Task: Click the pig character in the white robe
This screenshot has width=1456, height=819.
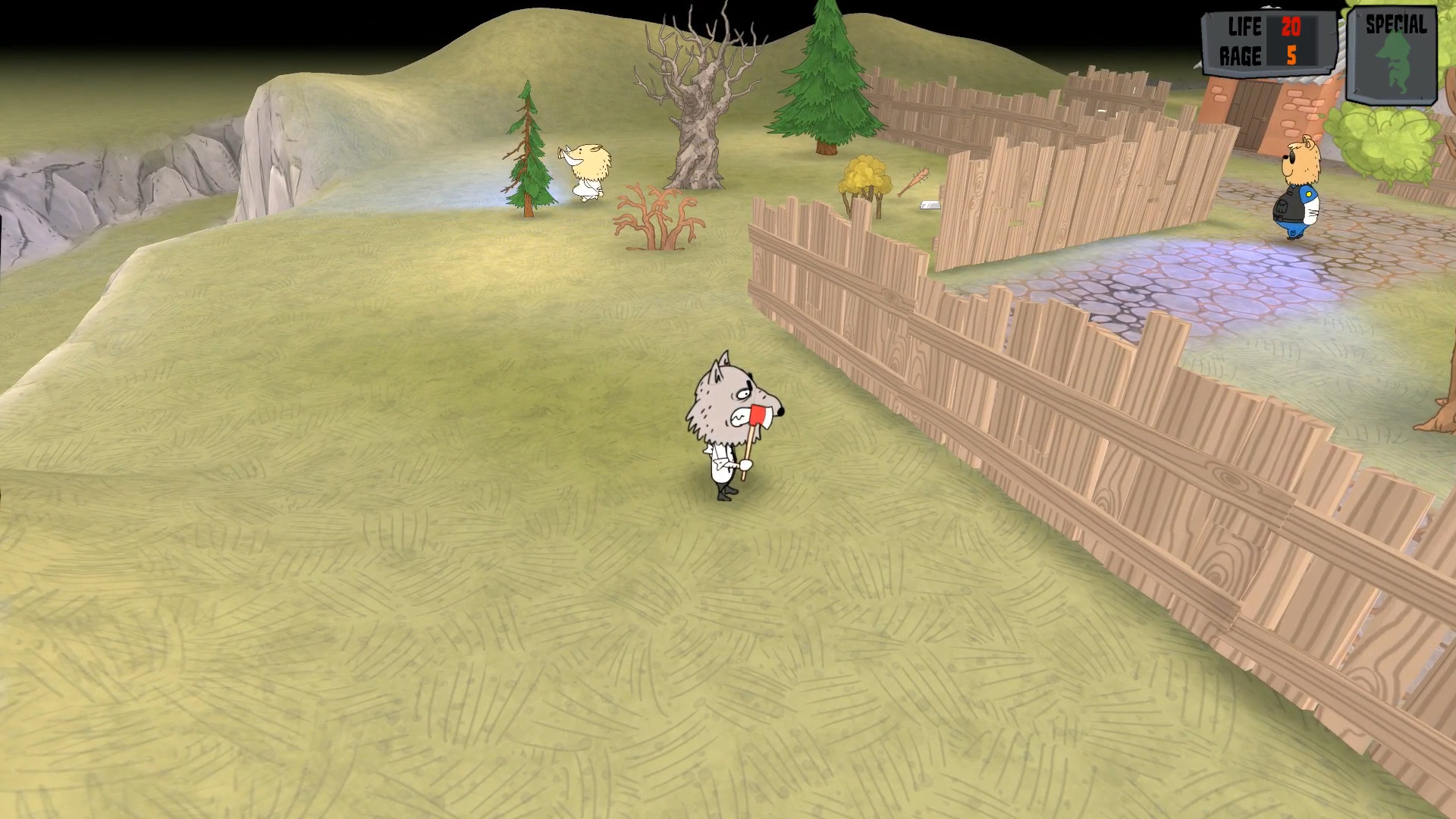Action: (x=588, y=171)
